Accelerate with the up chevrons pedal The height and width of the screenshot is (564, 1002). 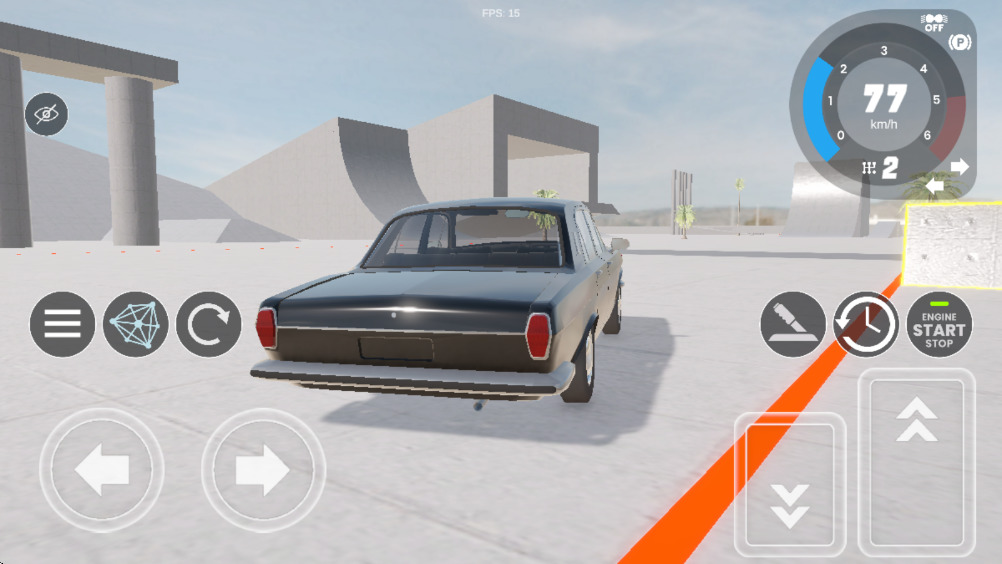(x=916, y=463)
